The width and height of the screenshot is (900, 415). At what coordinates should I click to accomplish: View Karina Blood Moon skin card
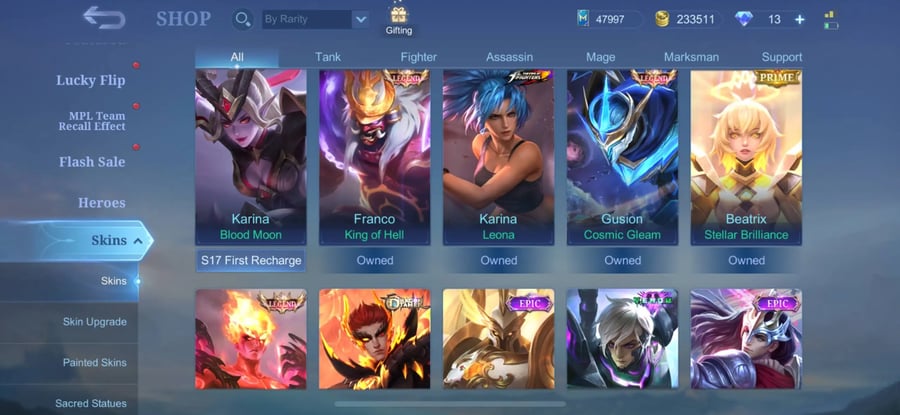pyautogui.click(x=250, y=157)
